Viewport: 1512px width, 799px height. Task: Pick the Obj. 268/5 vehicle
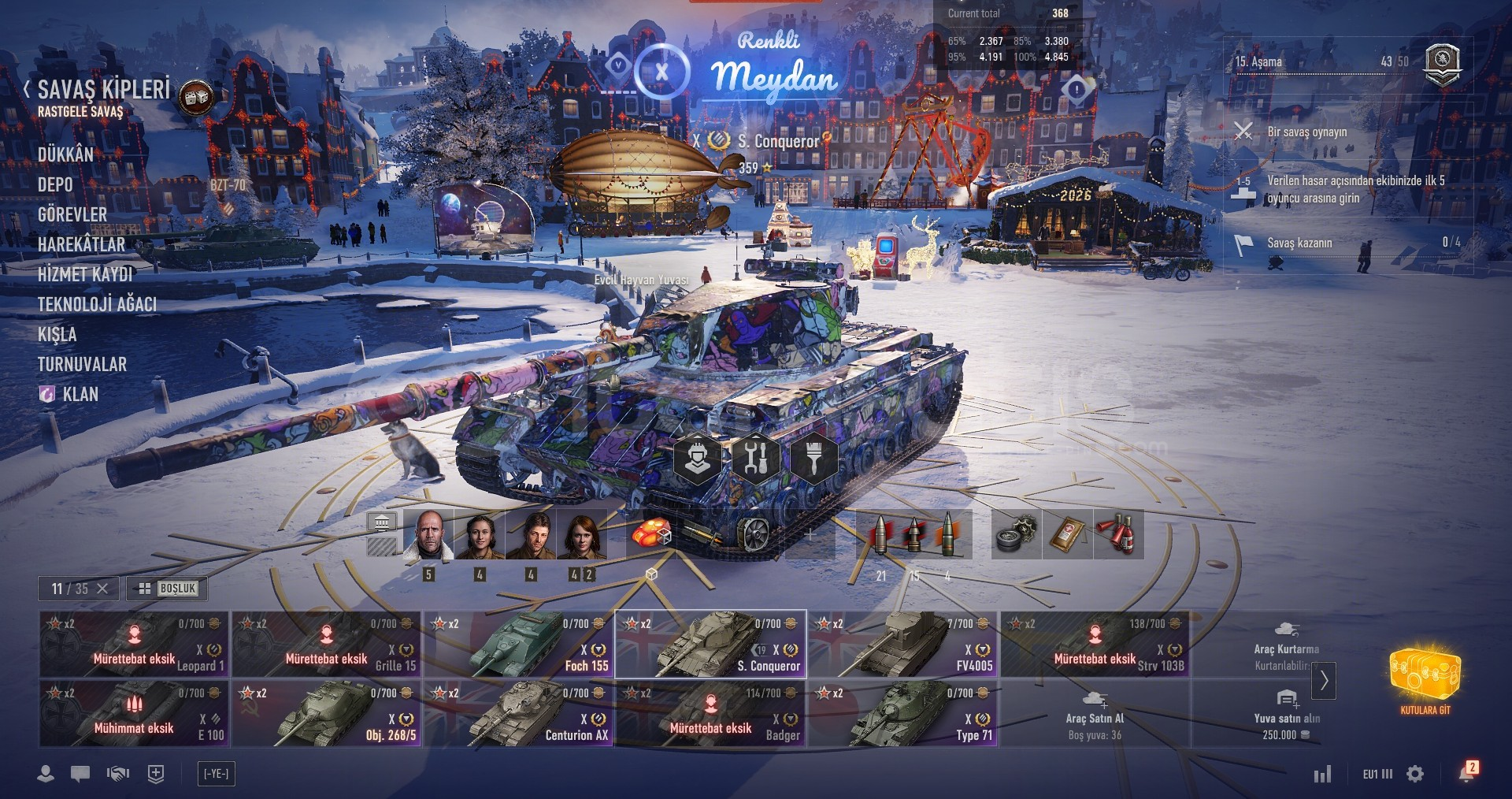click(x=326, y=714)
